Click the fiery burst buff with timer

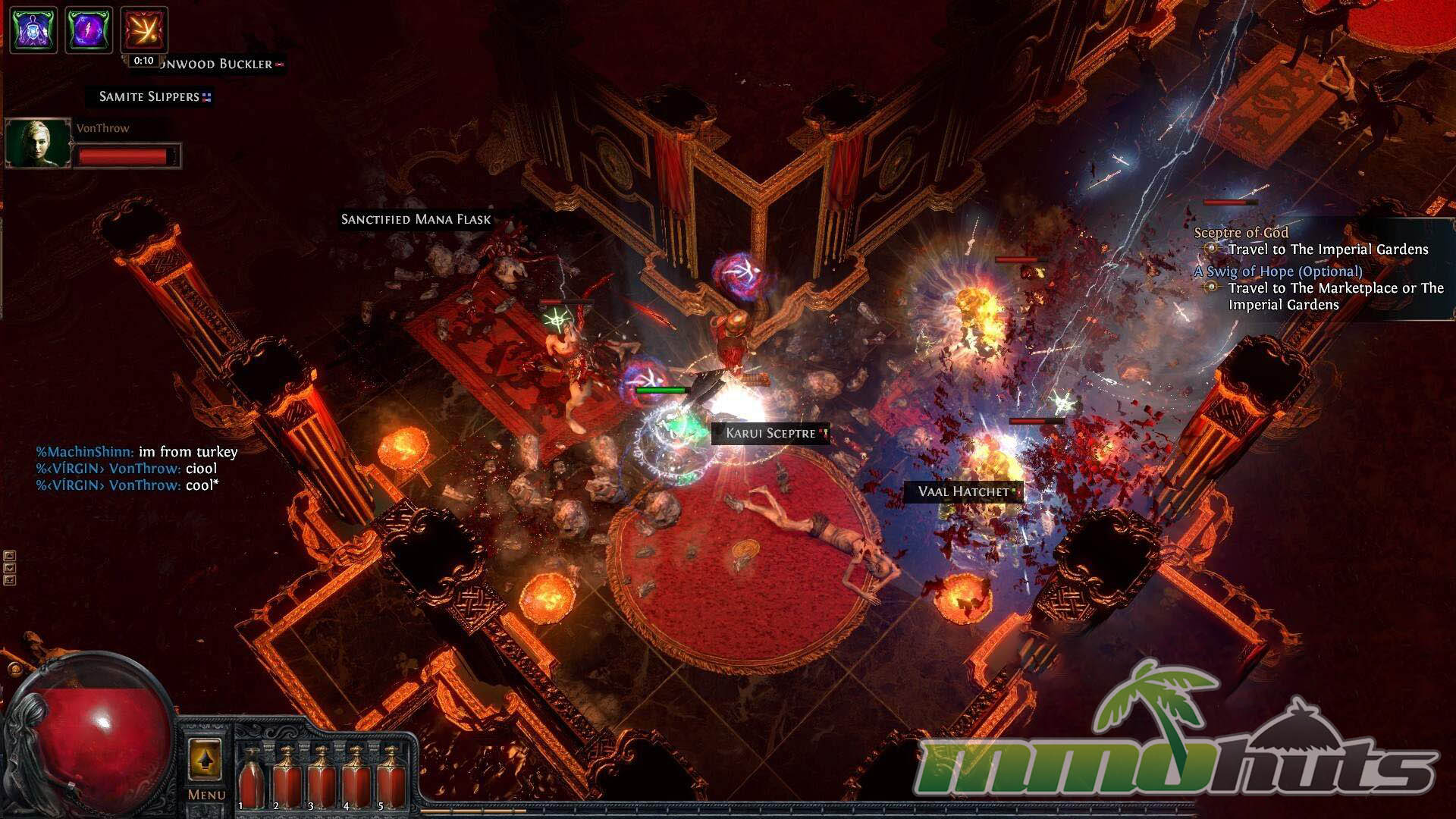click(x=144, y=30)
